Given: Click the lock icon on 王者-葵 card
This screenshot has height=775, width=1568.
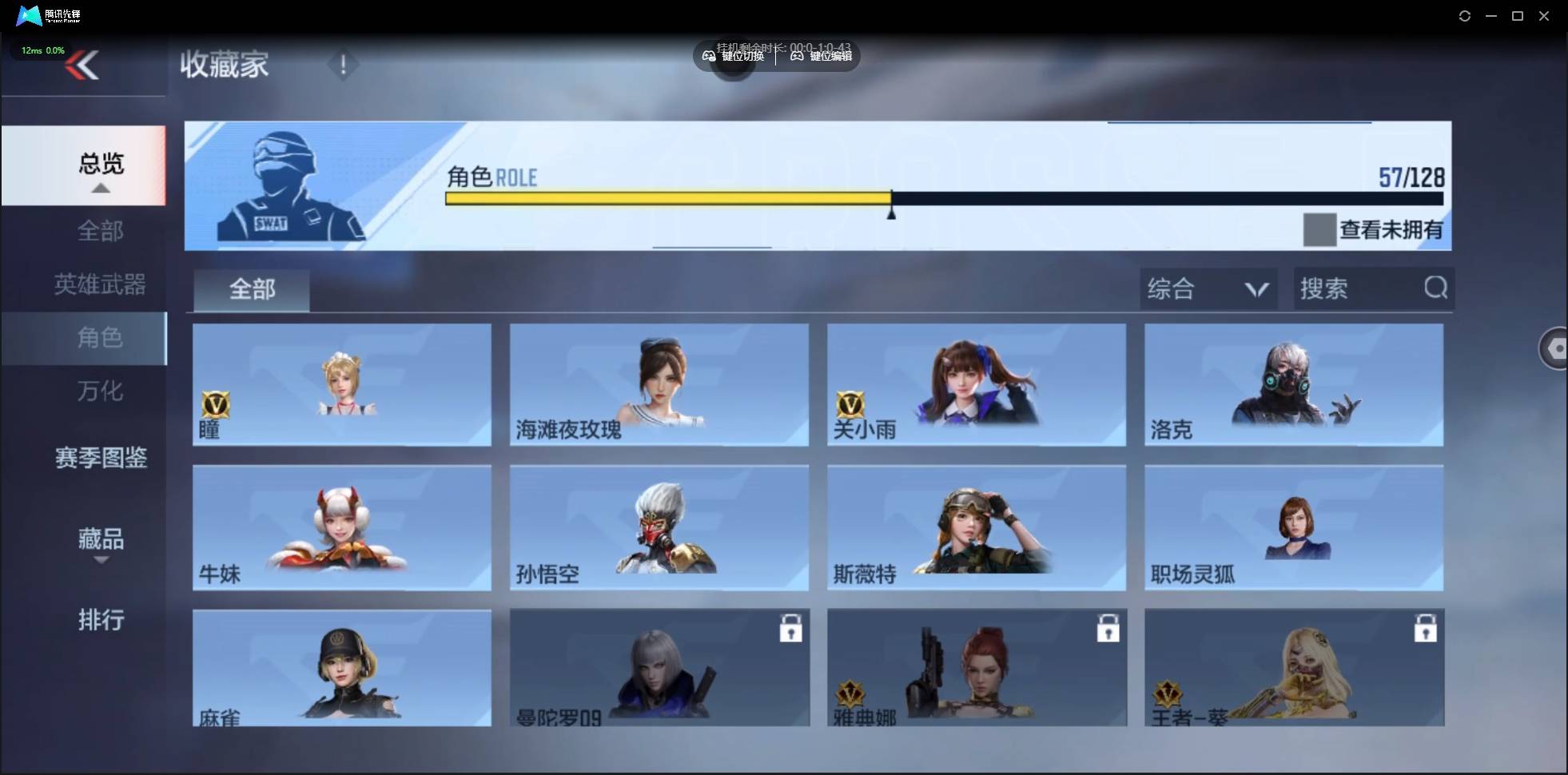Looking at the screenshot, I should coord(1427,629).
